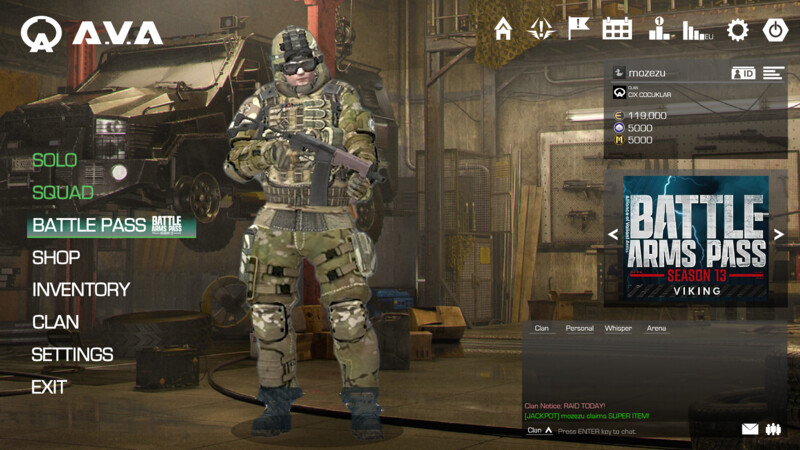Open the flag icon in top bar
800x450 pixels.
click(x=579, y=29)
